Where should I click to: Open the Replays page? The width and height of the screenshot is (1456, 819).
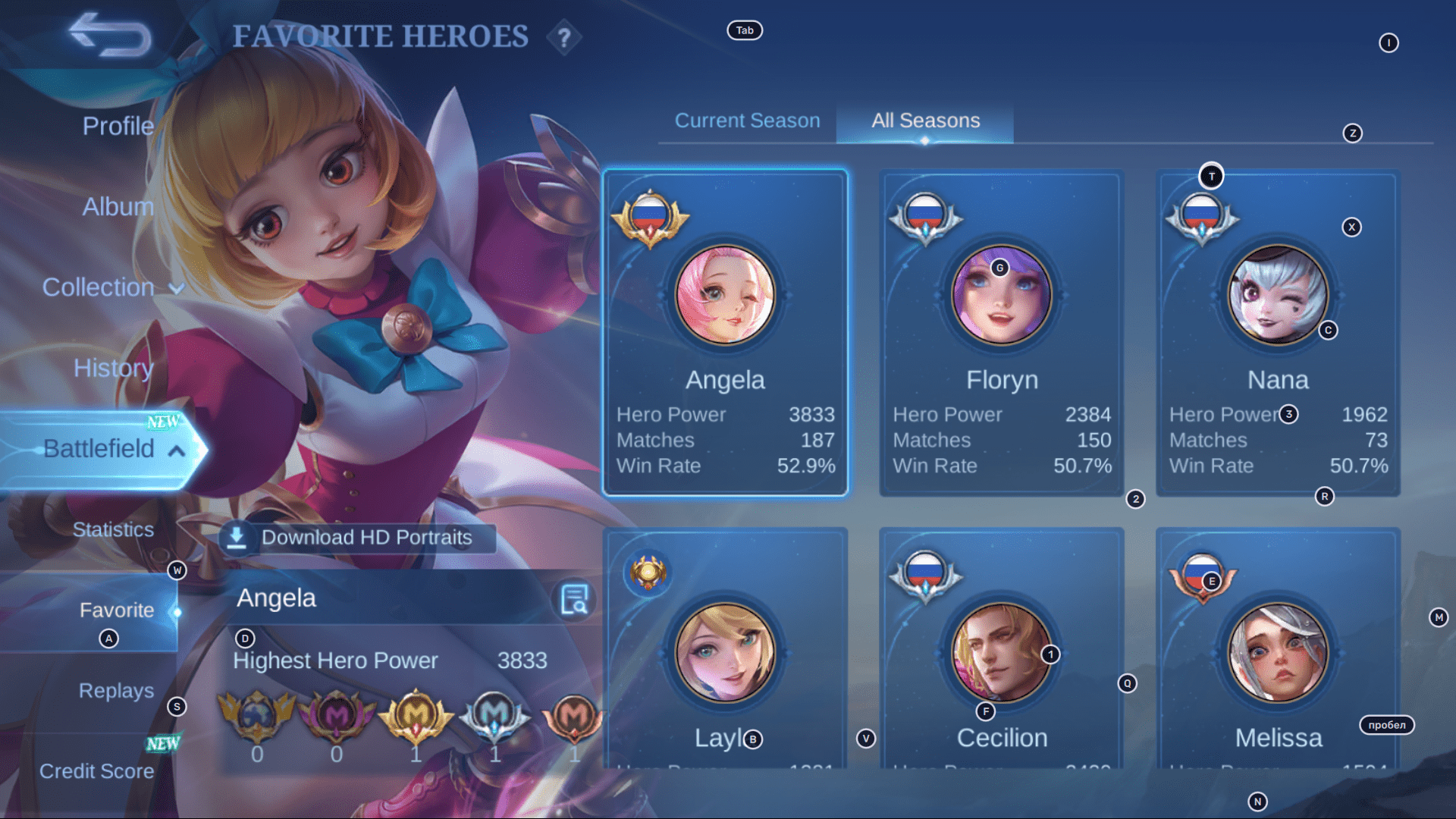116,691
